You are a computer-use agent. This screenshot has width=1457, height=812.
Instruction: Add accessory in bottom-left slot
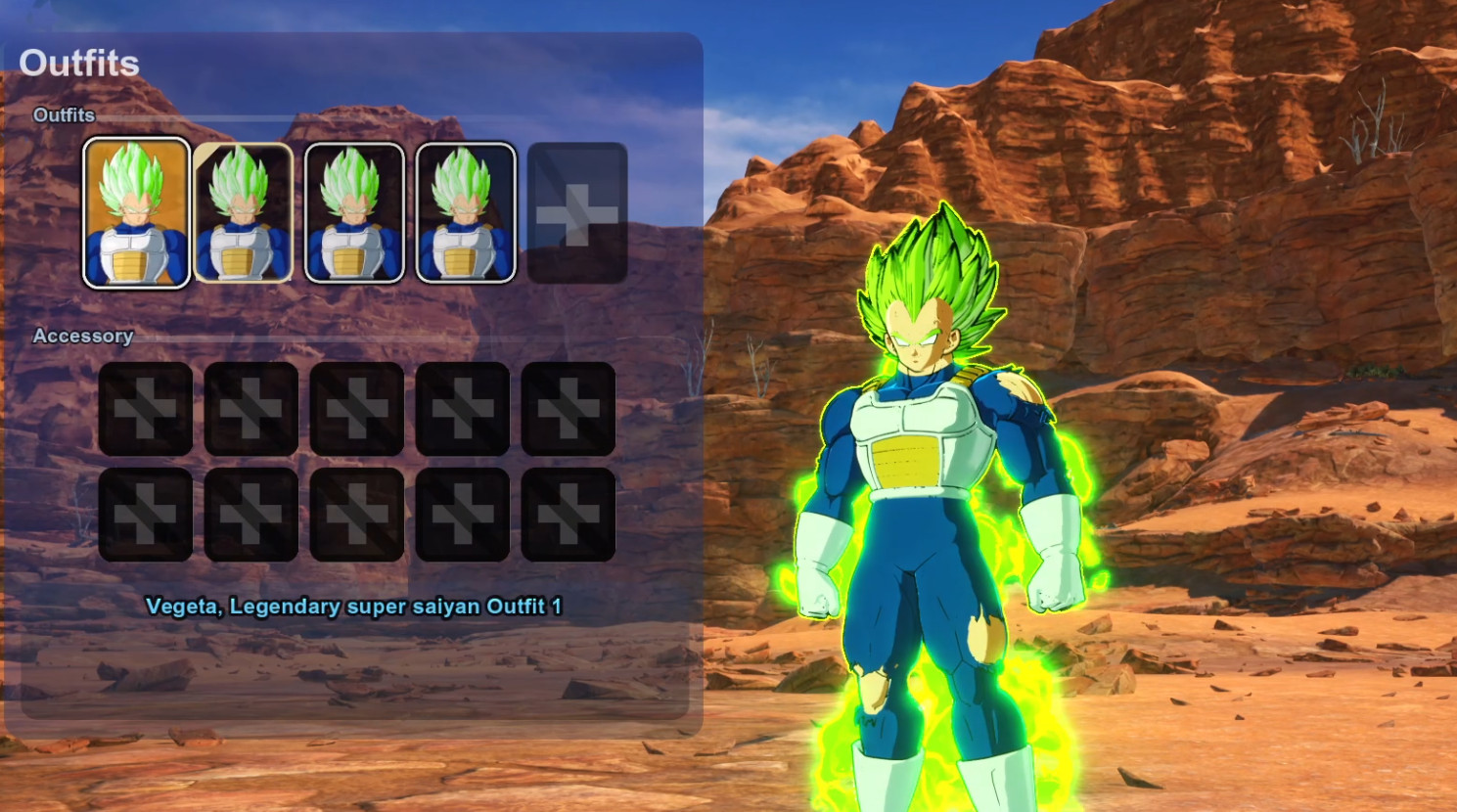[x=145, y=514]
